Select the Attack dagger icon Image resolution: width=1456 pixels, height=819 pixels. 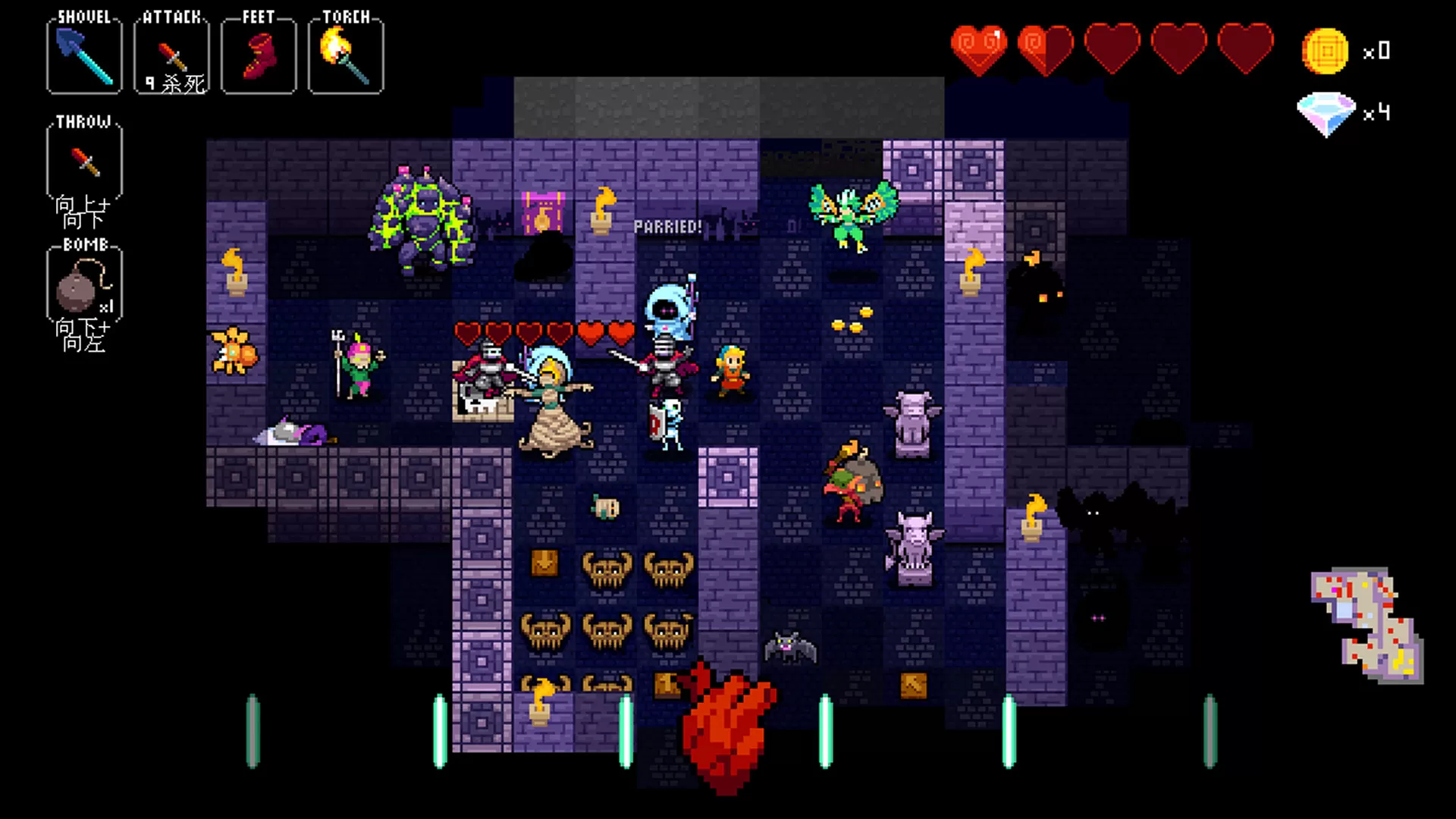tap(171, 52)
